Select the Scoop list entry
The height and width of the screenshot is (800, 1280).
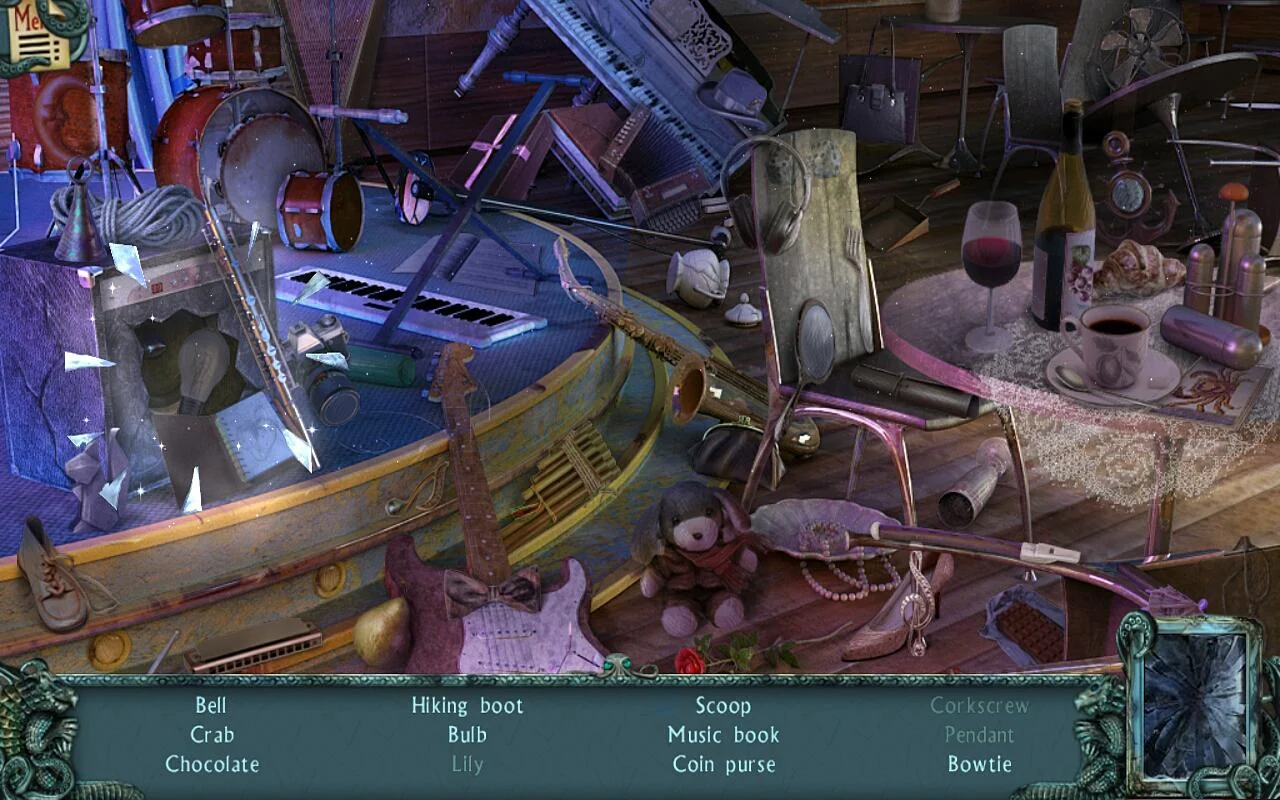click(x=723, y=706)
